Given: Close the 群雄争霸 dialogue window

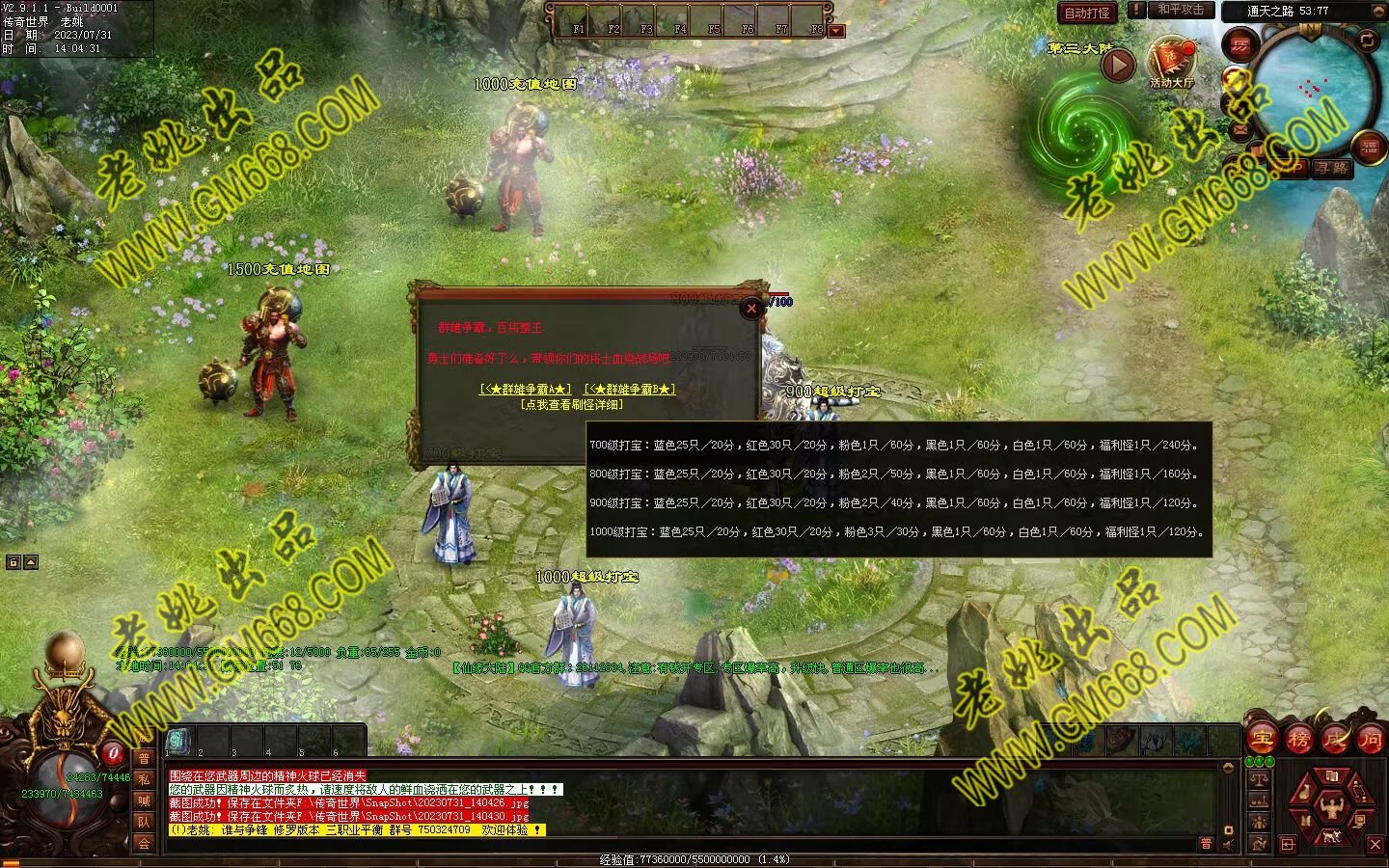Looking at the screenshot, I should pyautogui.click(x=751, y=309).
